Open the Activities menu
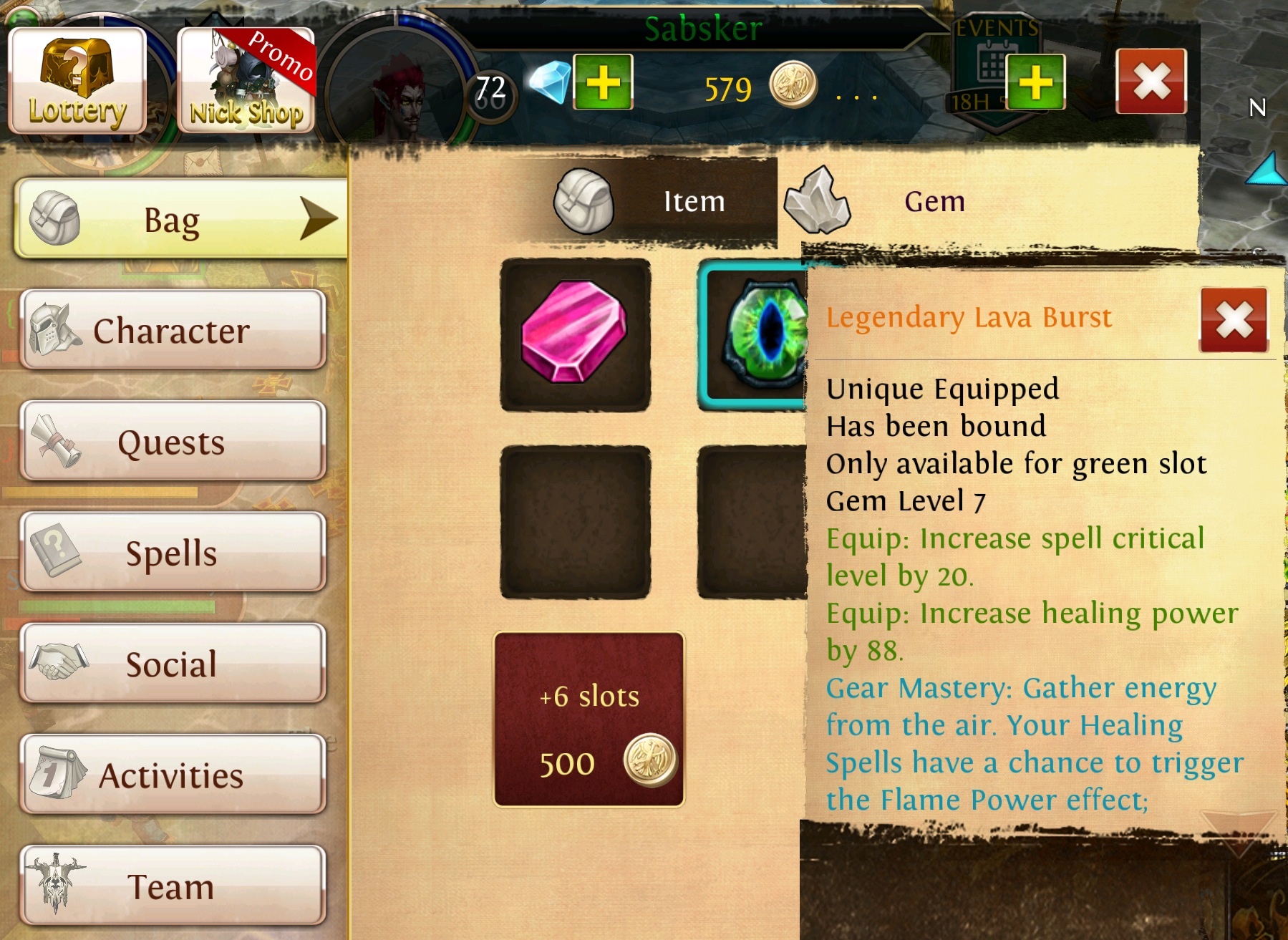1288x940 pixels. [173, 775]
